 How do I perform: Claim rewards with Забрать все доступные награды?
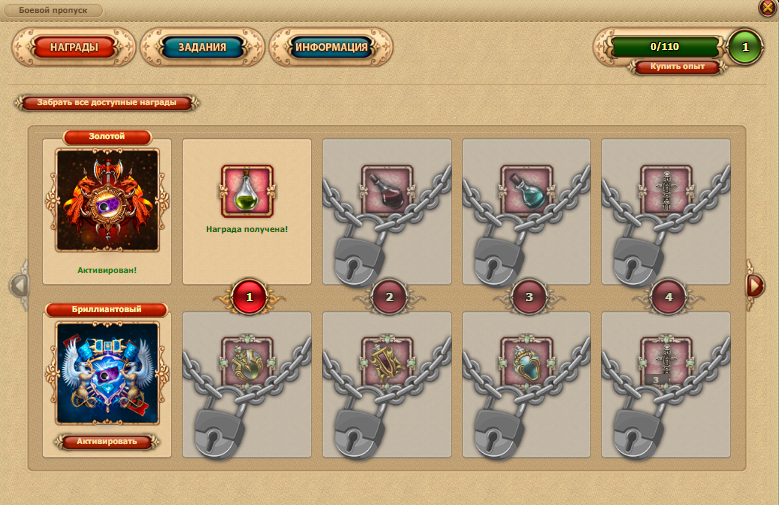coord(107,103)
